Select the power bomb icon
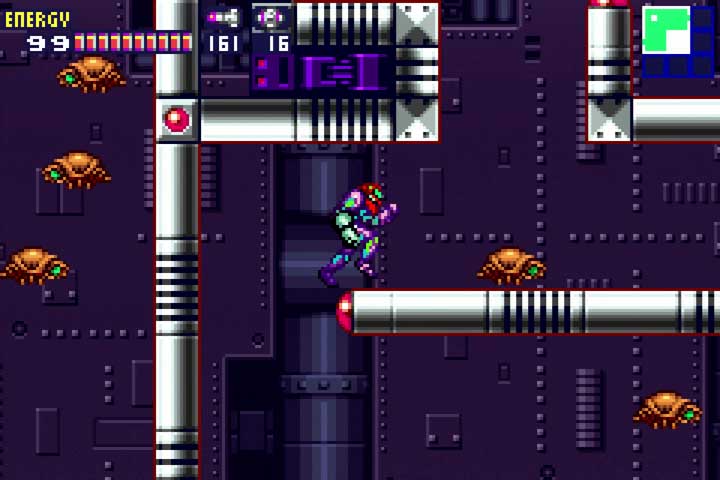Screen dimensions: 720x480 tap(270, 17)
